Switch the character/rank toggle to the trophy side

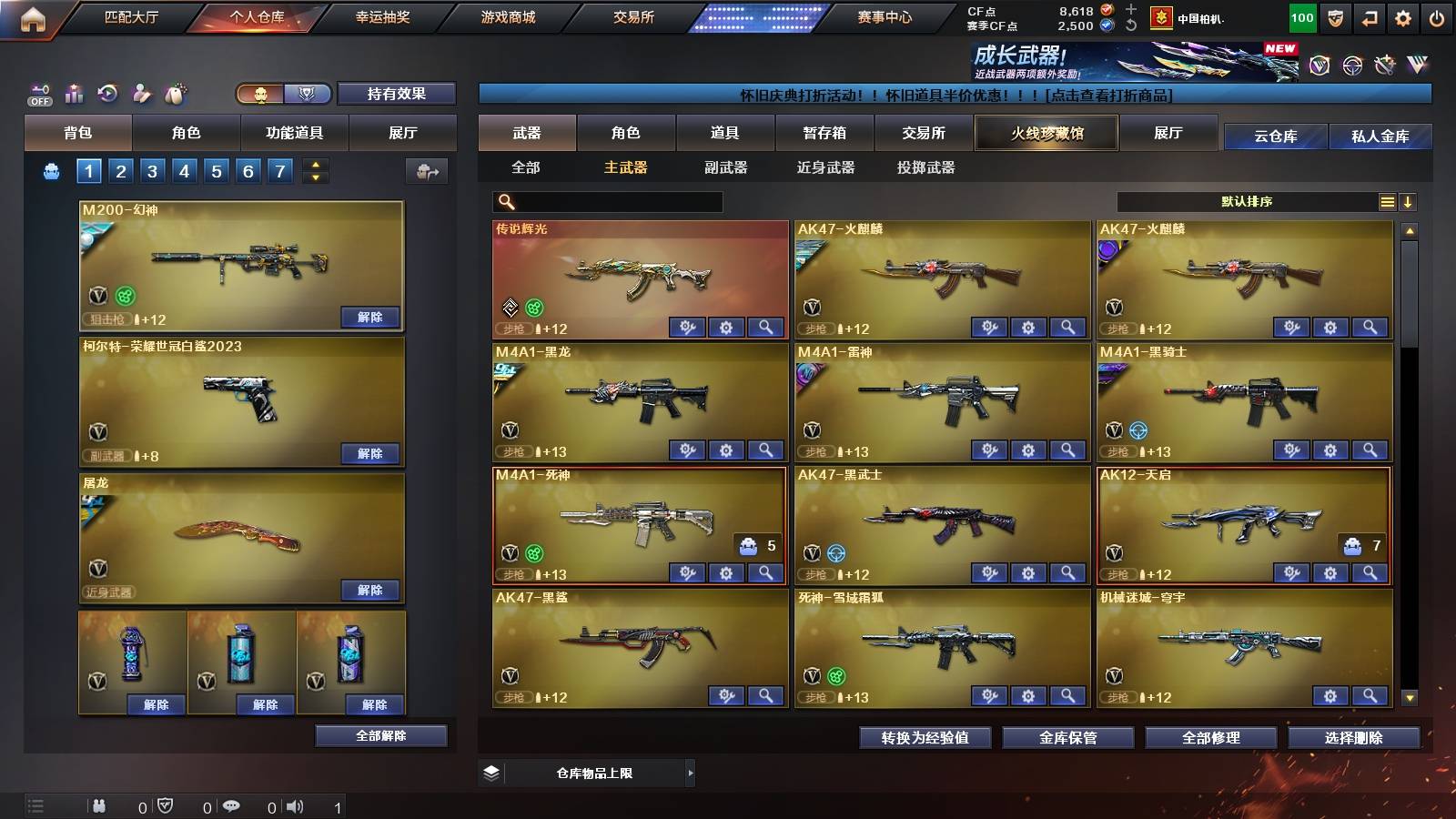pyautogui.click(x=308, y=94)
